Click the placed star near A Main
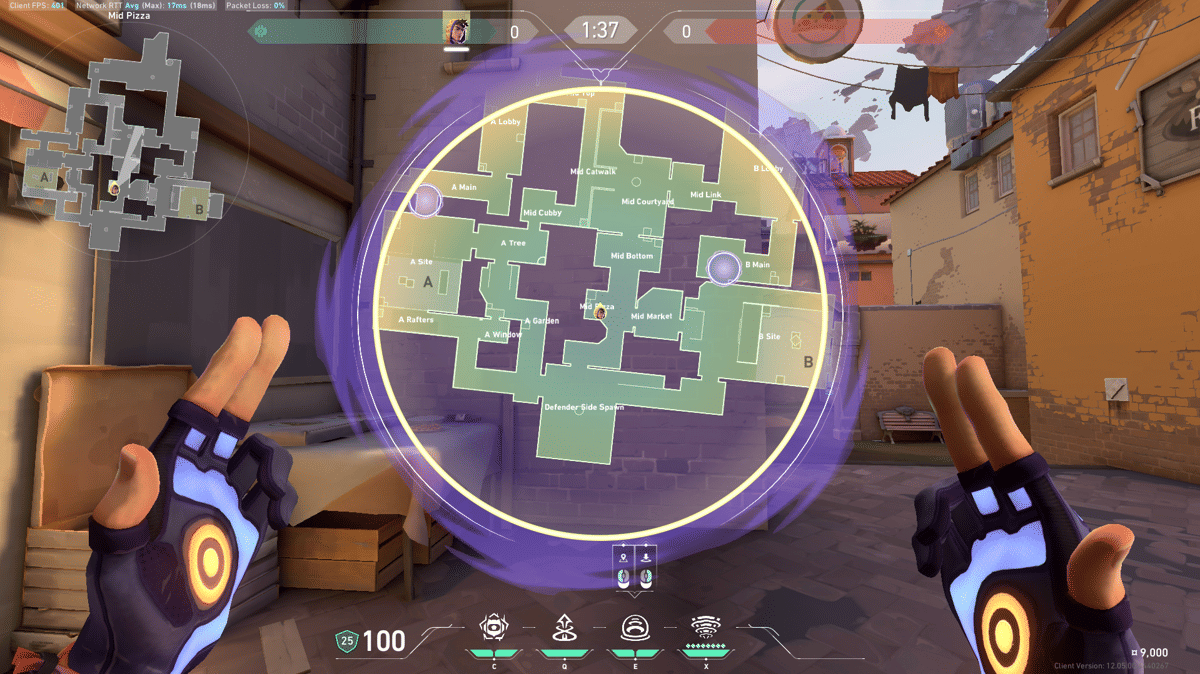The image size is (1200, 674). (426, 201)
